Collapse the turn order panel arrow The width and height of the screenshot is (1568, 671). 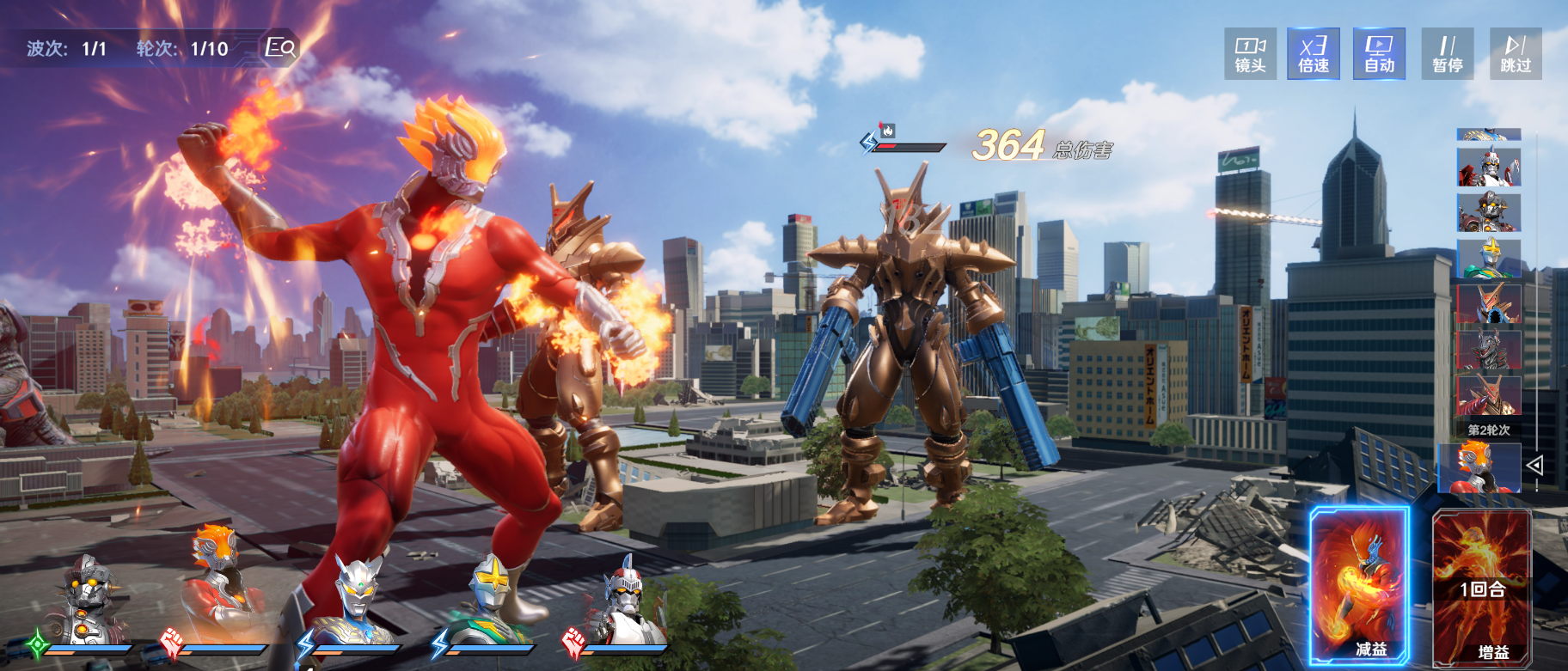point(1535,466)
